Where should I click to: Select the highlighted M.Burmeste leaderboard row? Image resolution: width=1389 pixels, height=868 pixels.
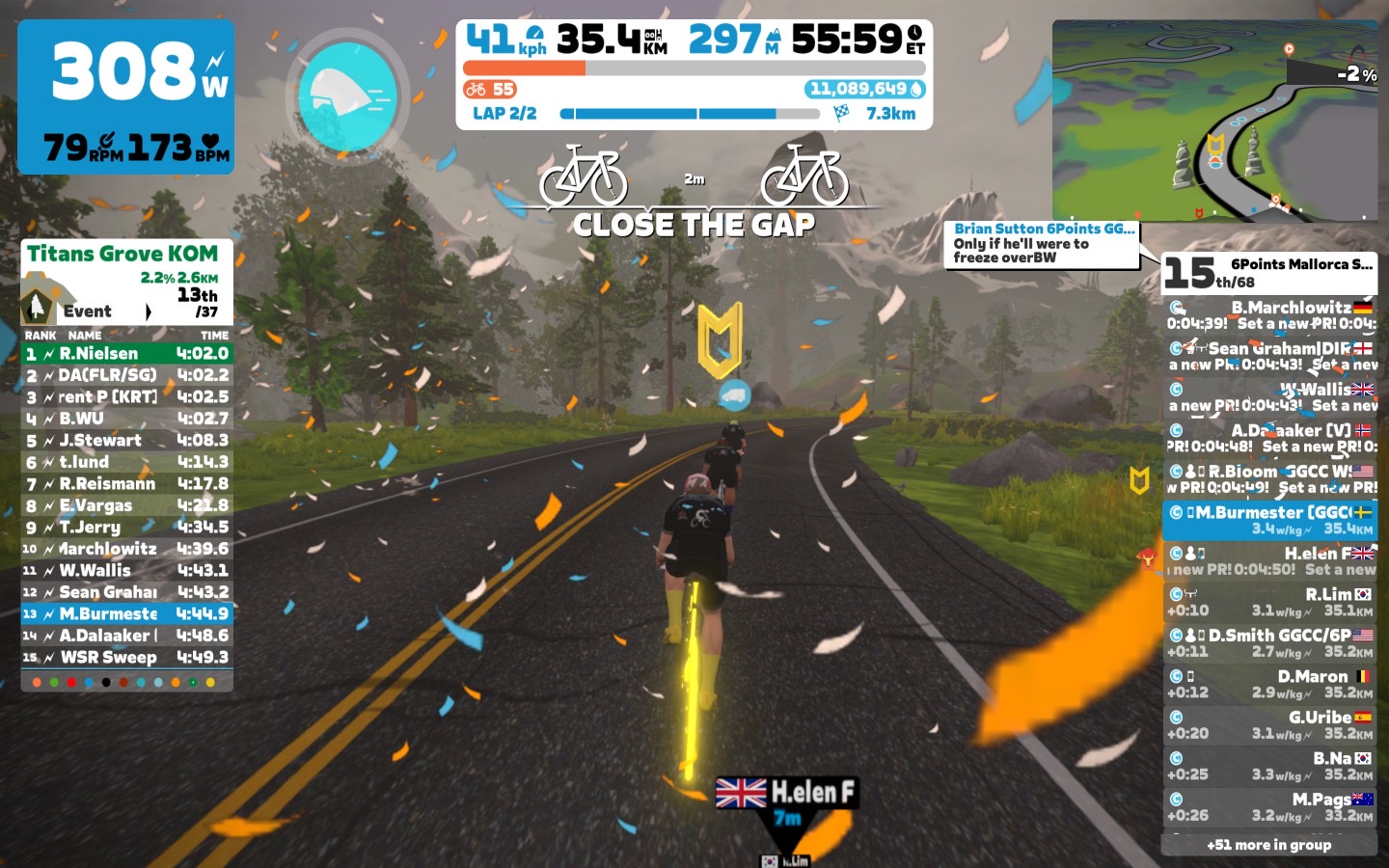(127, 613)
